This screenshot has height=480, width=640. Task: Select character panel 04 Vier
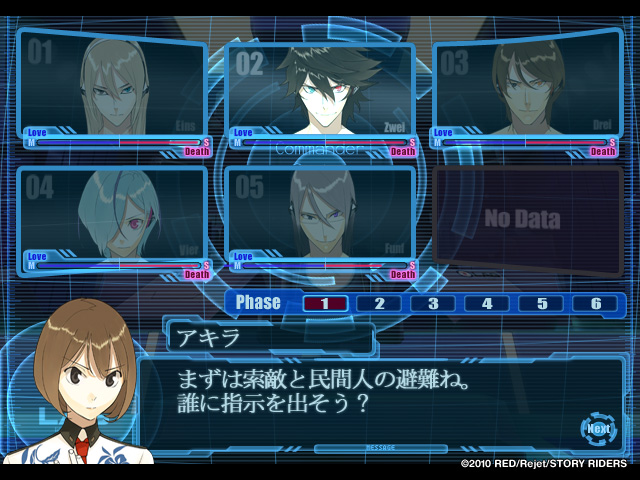112,215
